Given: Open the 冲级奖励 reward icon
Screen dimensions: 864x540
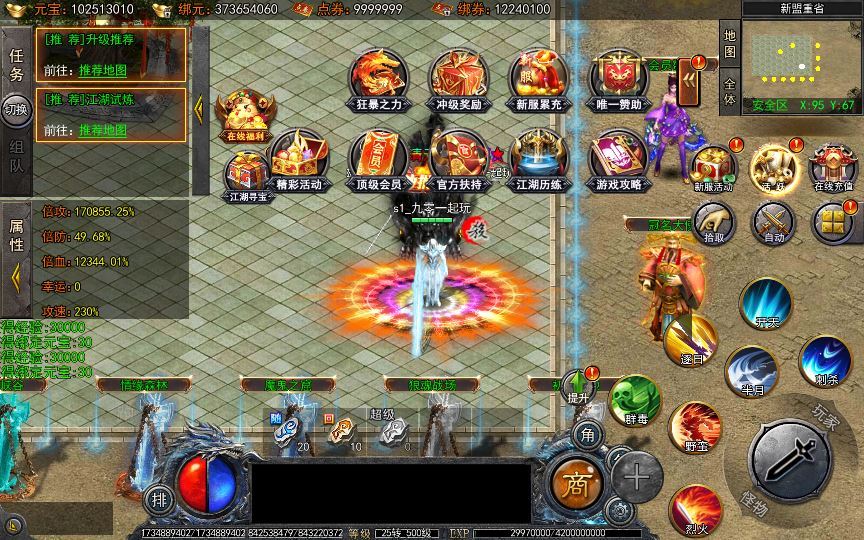Looking at the screenshot, I should click(x=459, y=78).
